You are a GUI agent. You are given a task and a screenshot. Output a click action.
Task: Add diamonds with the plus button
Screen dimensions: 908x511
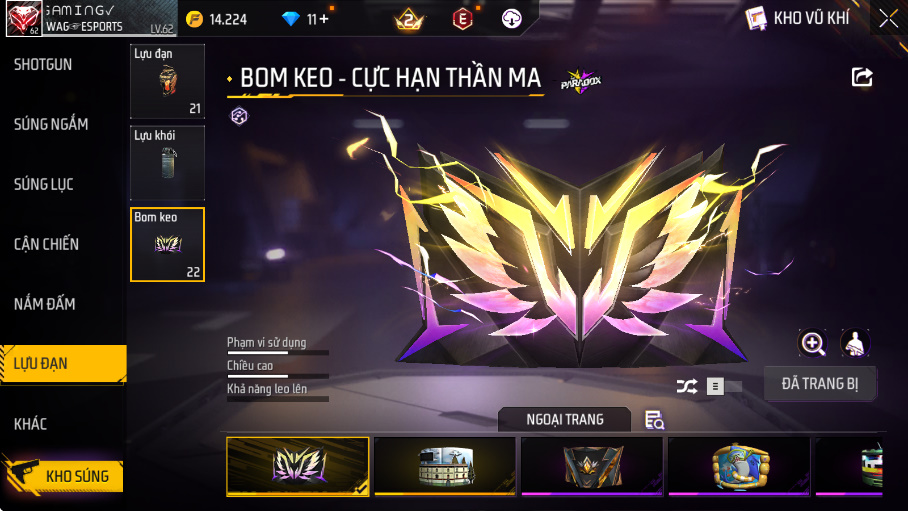tap(323, 19)
